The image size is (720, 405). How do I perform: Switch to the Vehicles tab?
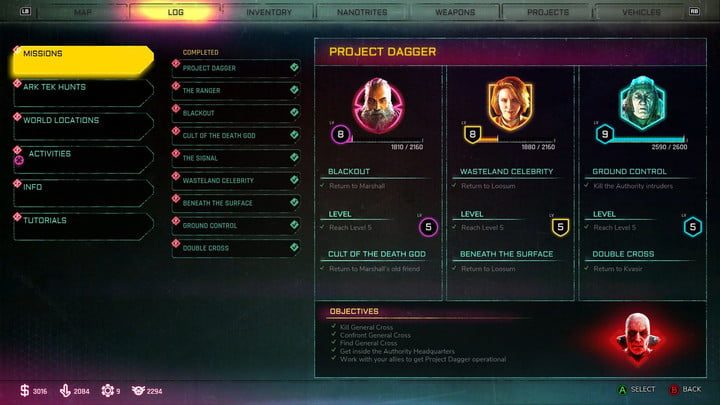(640, 12)
